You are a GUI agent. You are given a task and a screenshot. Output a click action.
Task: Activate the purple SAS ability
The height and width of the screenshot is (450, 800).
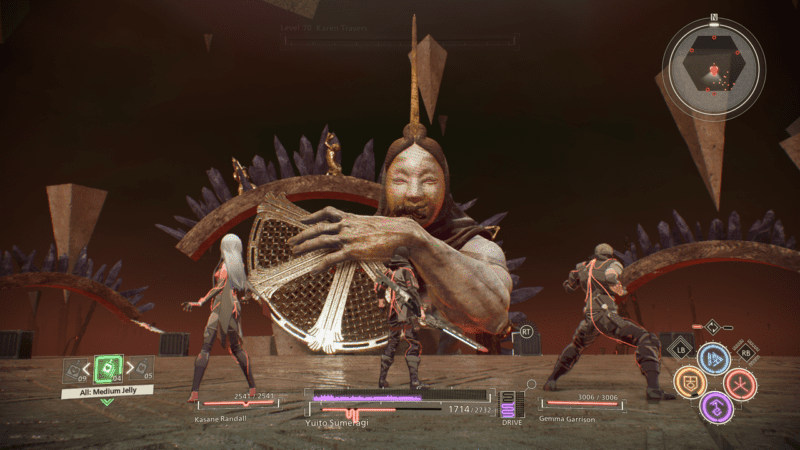(715, 406)
